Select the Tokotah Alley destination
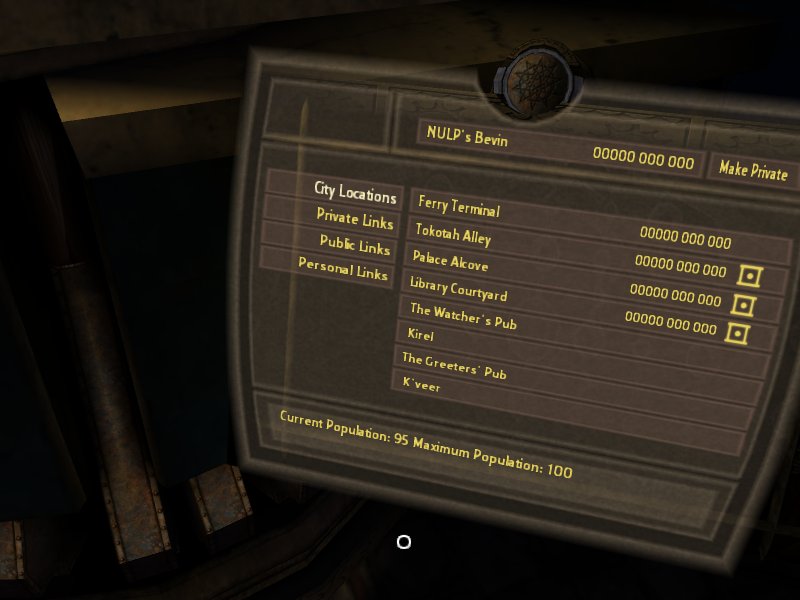The height and width of the screenshot is (600, 800). (453, 234)
